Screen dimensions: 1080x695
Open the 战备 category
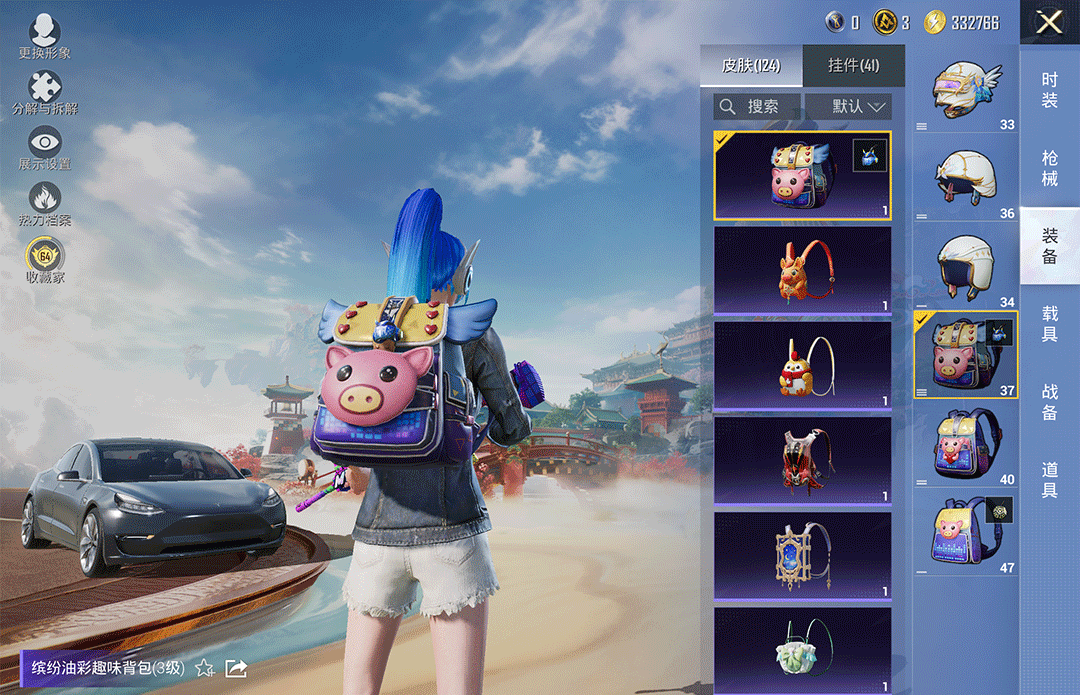tap(1049, 400)
